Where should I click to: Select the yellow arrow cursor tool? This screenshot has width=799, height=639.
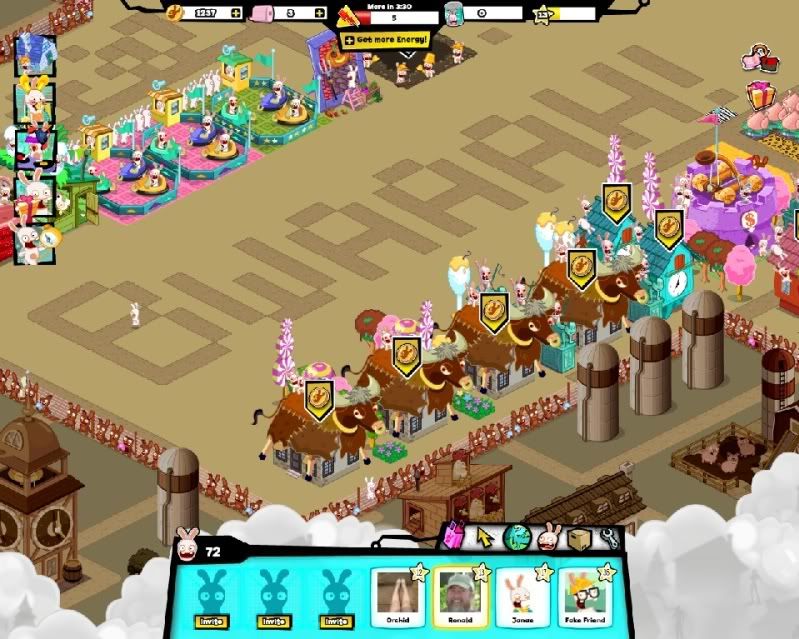pyautogui.click(x=485, y=537)
